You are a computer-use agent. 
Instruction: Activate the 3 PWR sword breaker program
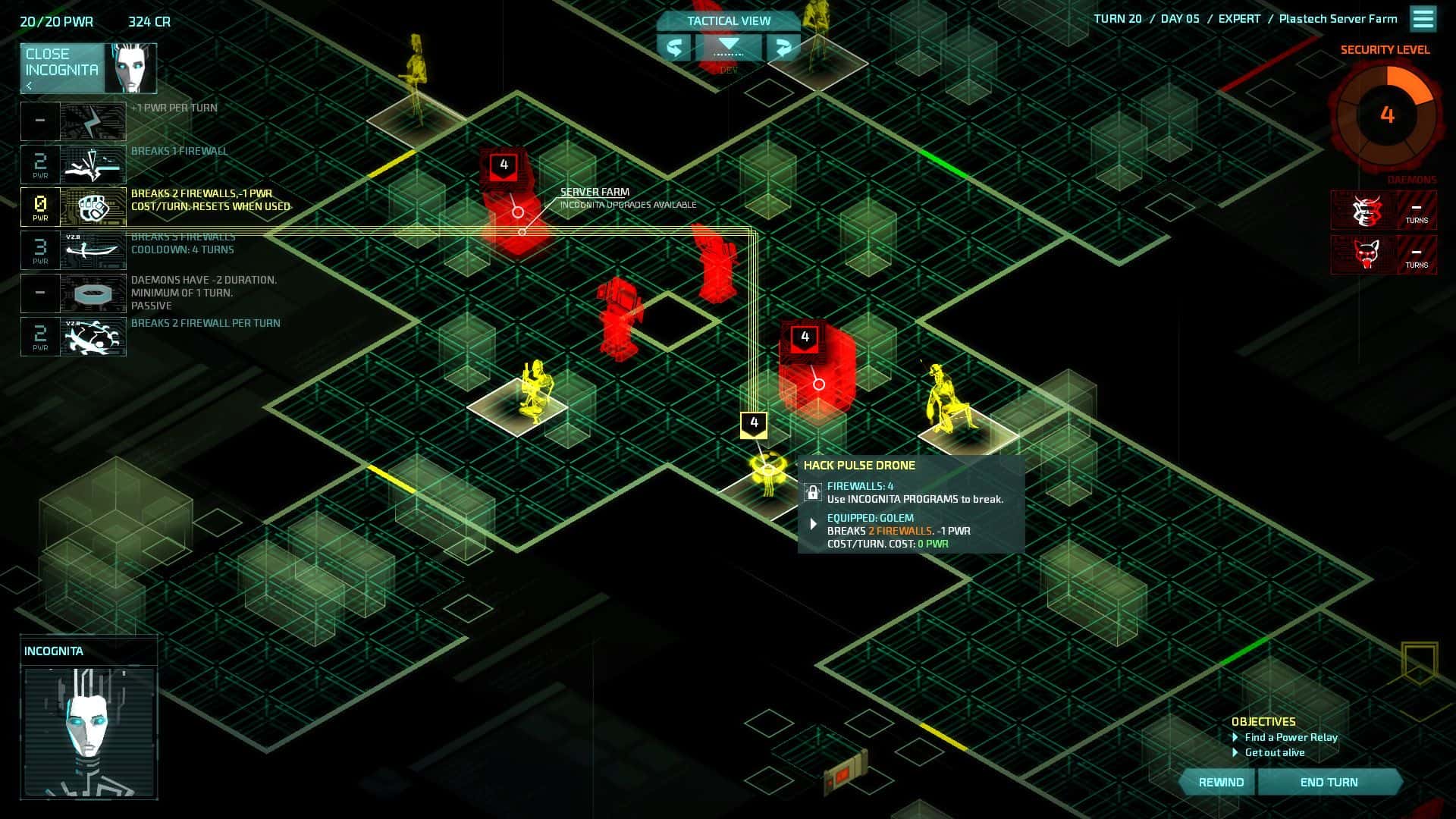[91, 250]
